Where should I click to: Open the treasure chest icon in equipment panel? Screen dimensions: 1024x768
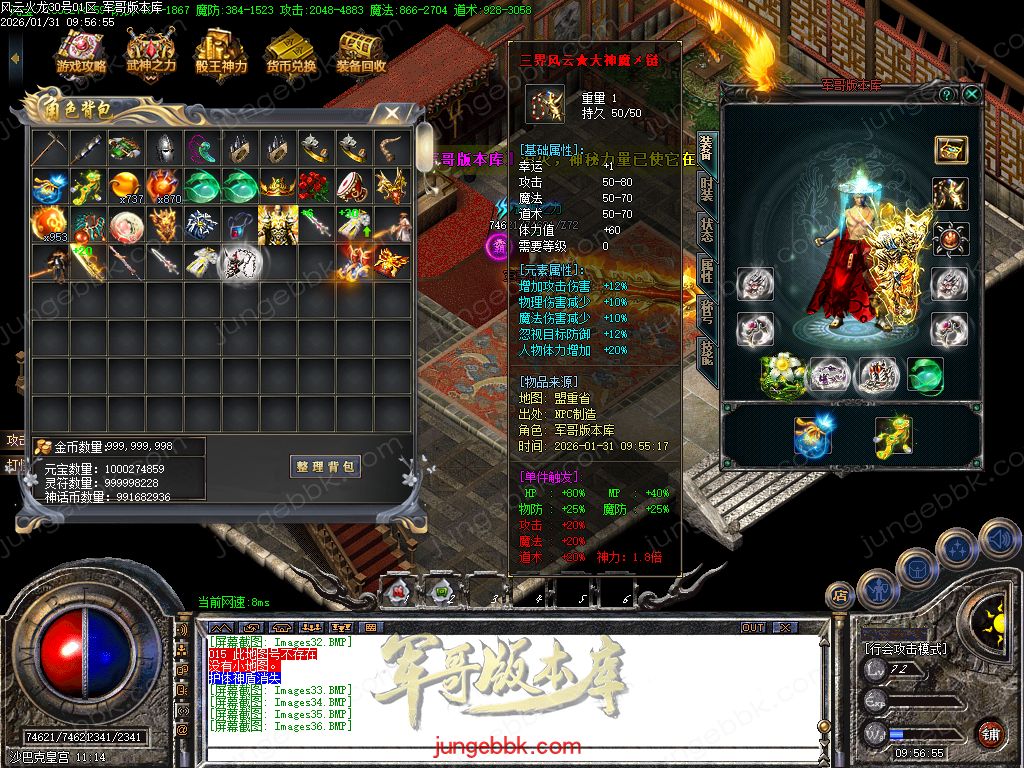click(x=950, y=149)
